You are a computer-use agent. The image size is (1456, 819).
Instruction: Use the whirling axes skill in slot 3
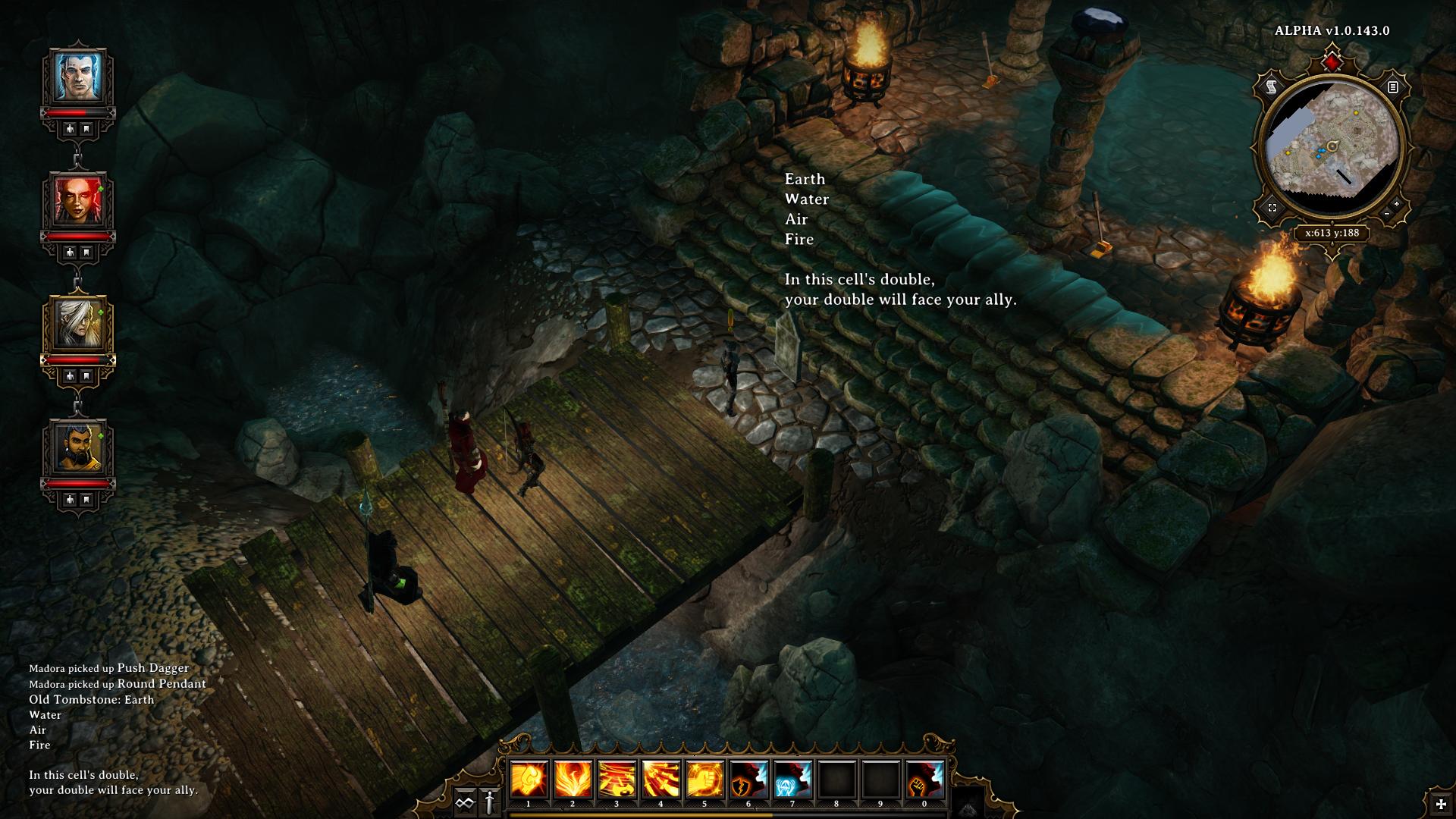coord(617,780)
